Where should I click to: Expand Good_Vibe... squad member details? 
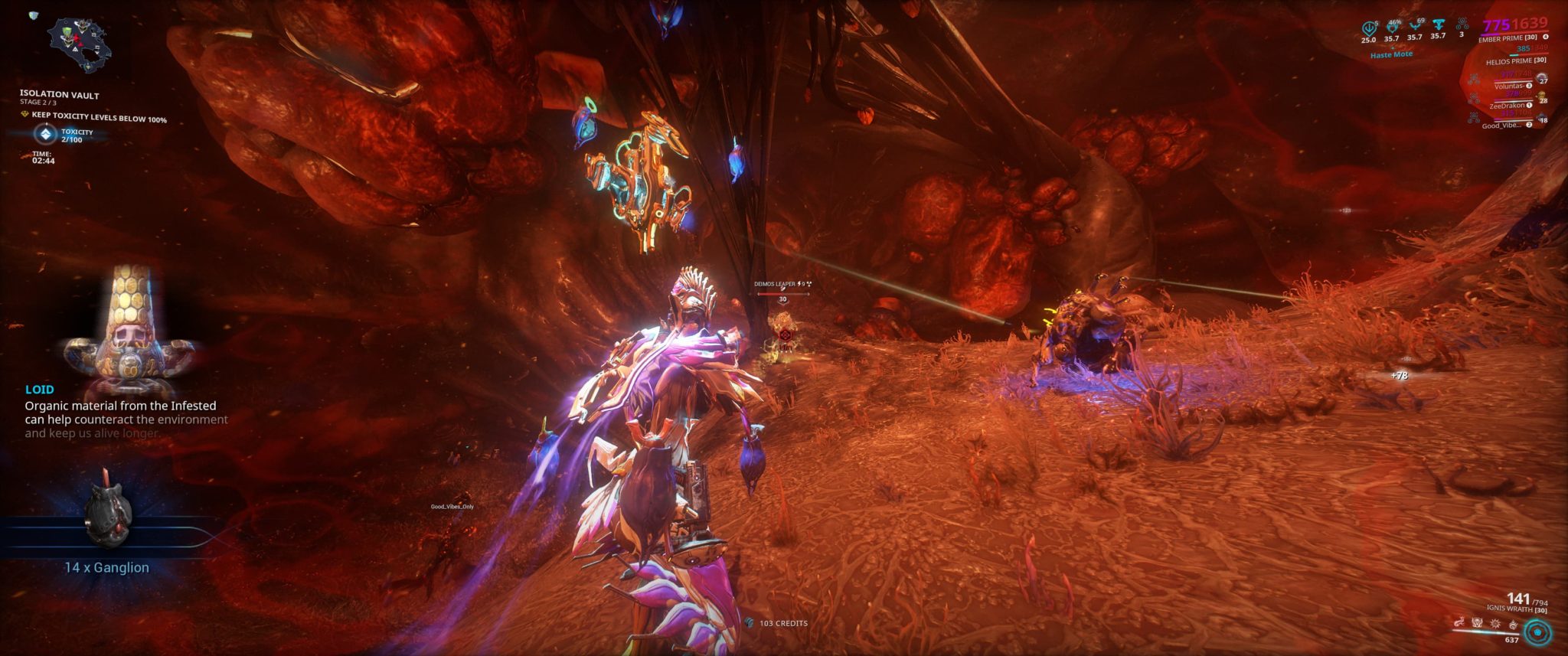tap(1501, 126)
